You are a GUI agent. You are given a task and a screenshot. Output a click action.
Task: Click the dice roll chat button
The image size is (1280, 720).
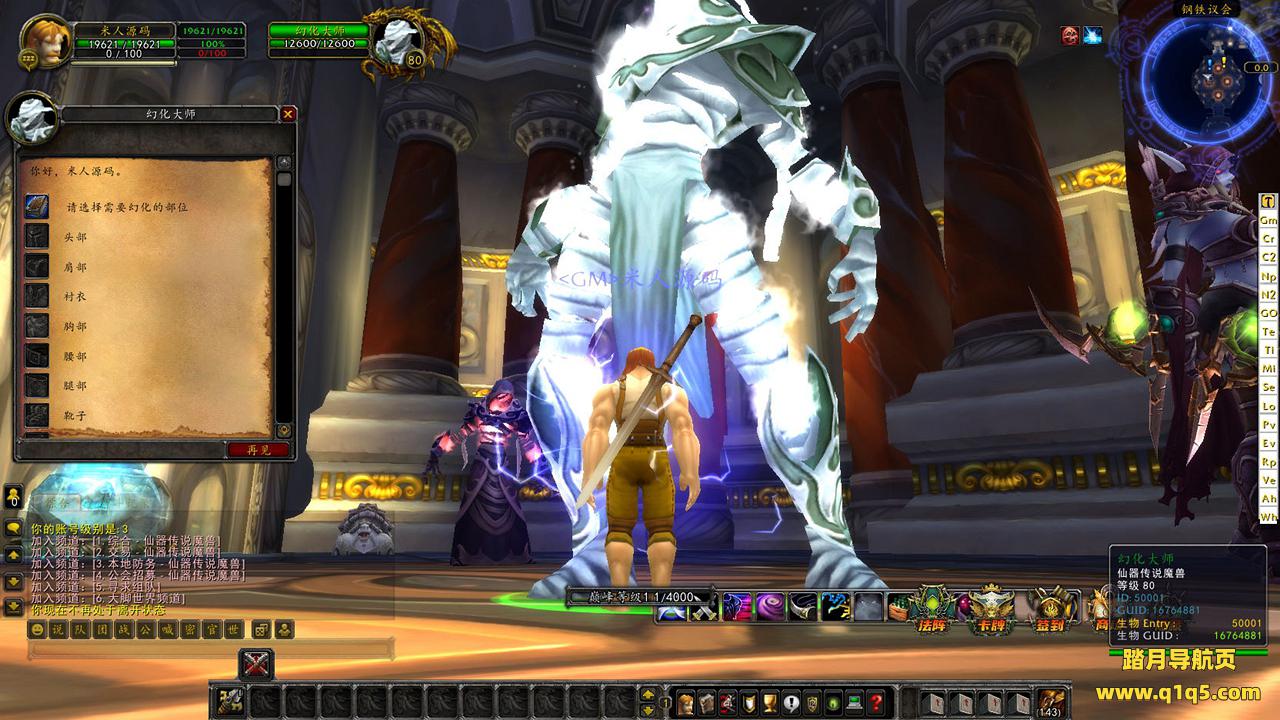pyautogui.click(x=260, y=630)
